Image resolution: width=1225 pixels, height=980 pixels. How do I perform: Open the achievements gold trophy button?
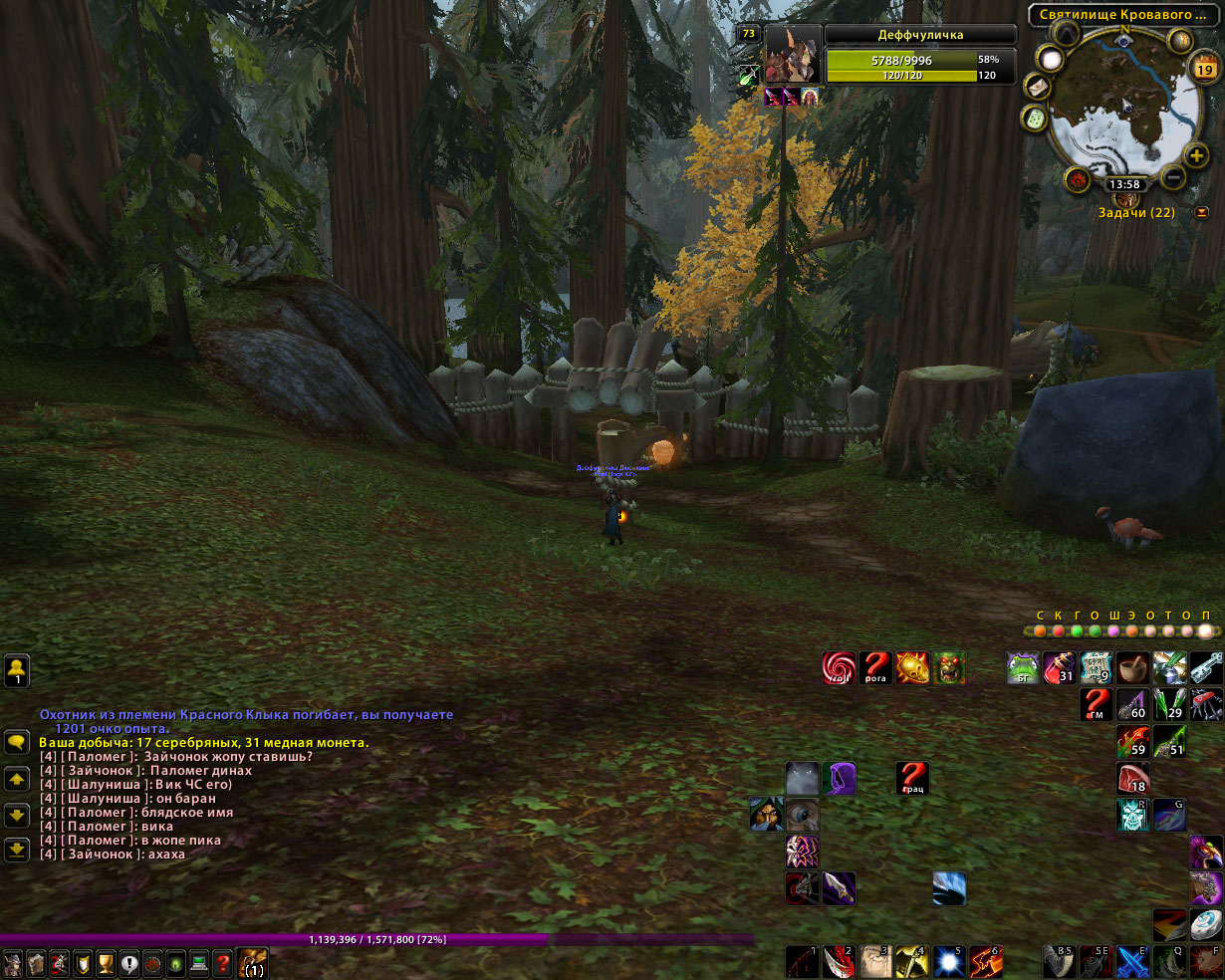[x=106, y=963]
